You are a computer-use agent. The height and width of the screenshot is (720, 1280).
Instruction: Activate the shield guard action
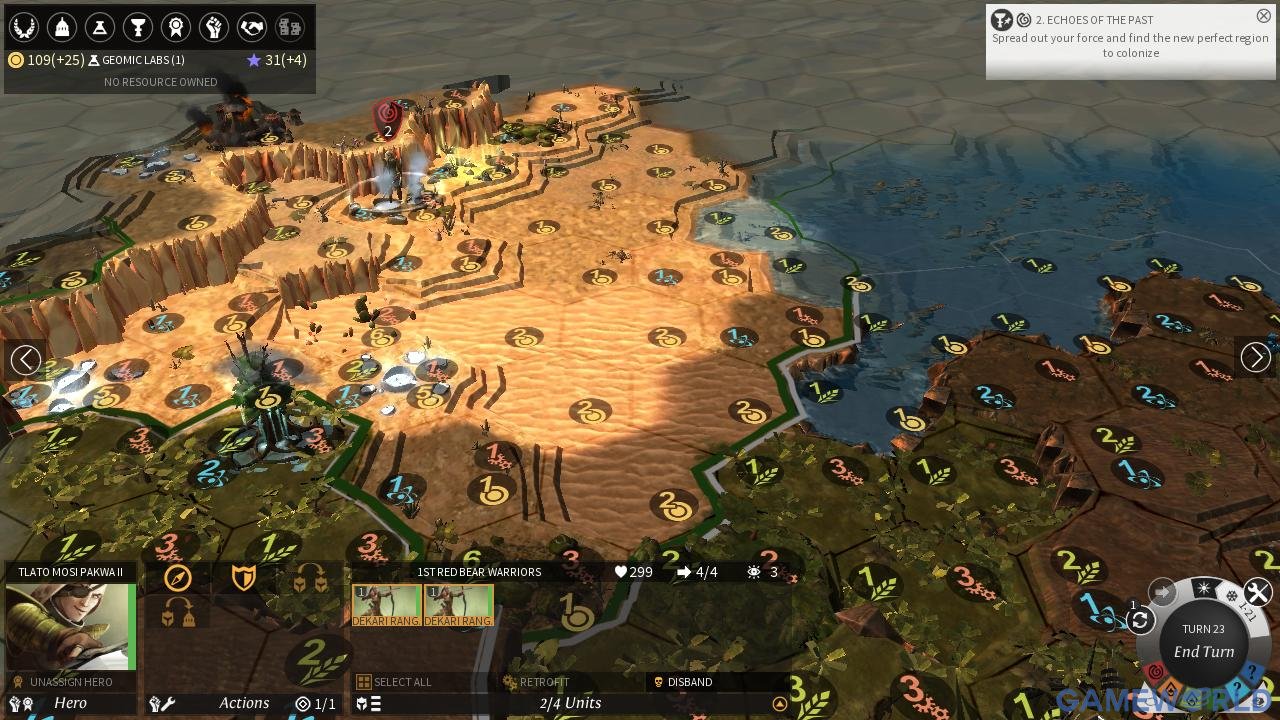pyautogui.click(x=244, y=578)
